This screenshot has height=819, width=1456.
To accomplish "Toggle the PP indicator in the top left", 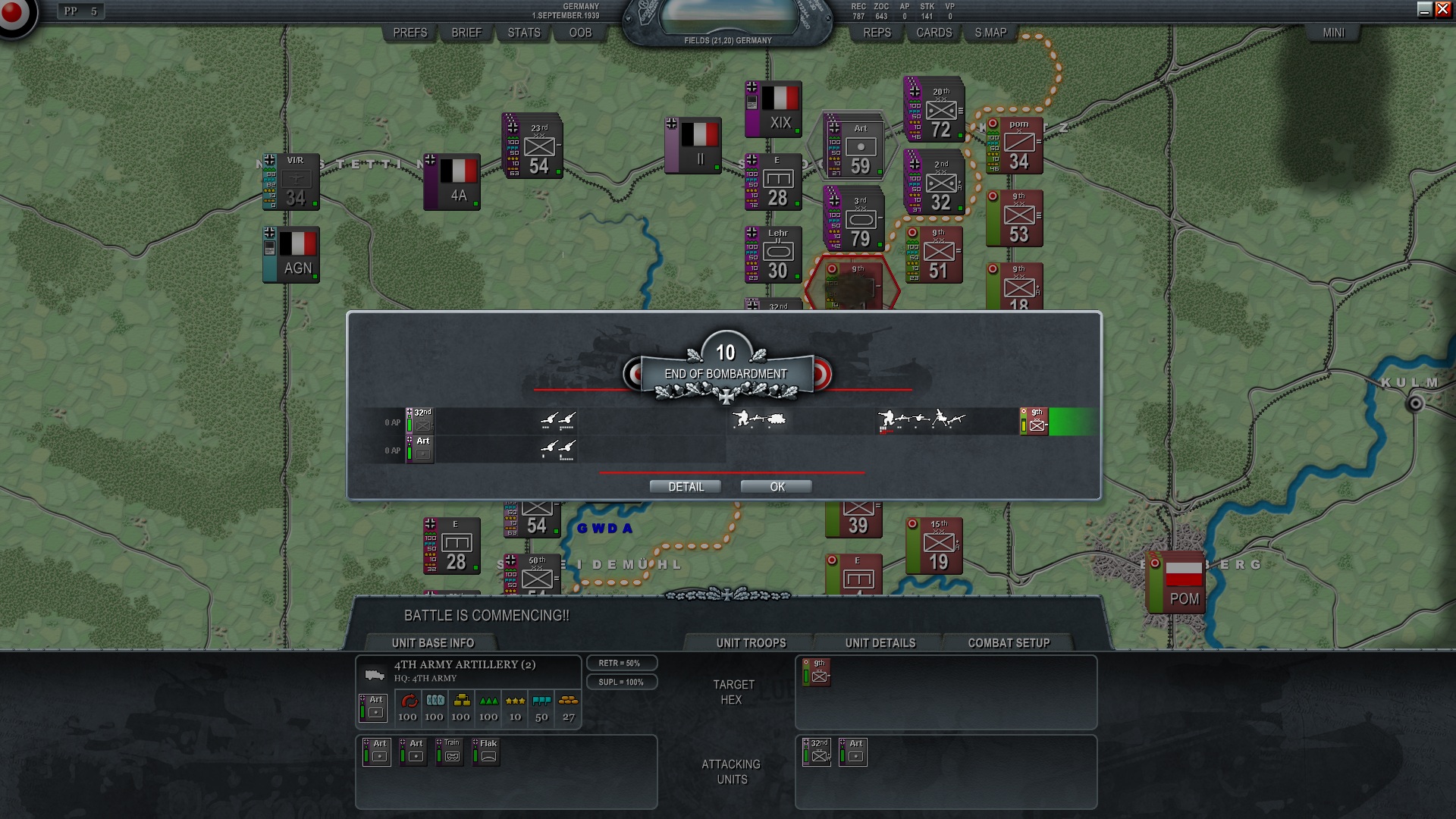I will tap(80, 11).
